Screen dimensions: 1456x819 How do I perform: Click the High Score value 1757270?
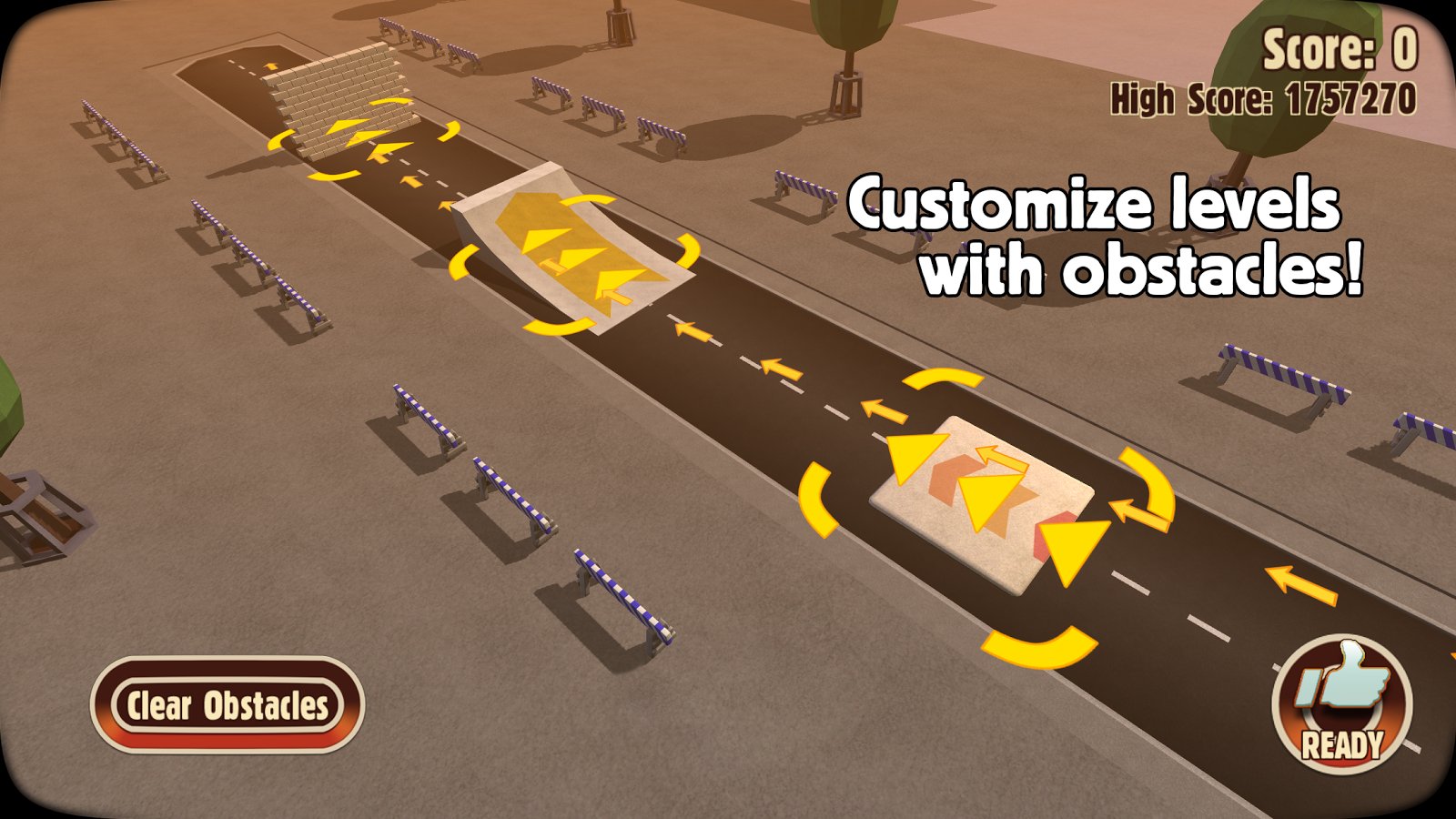[1345, 100]
